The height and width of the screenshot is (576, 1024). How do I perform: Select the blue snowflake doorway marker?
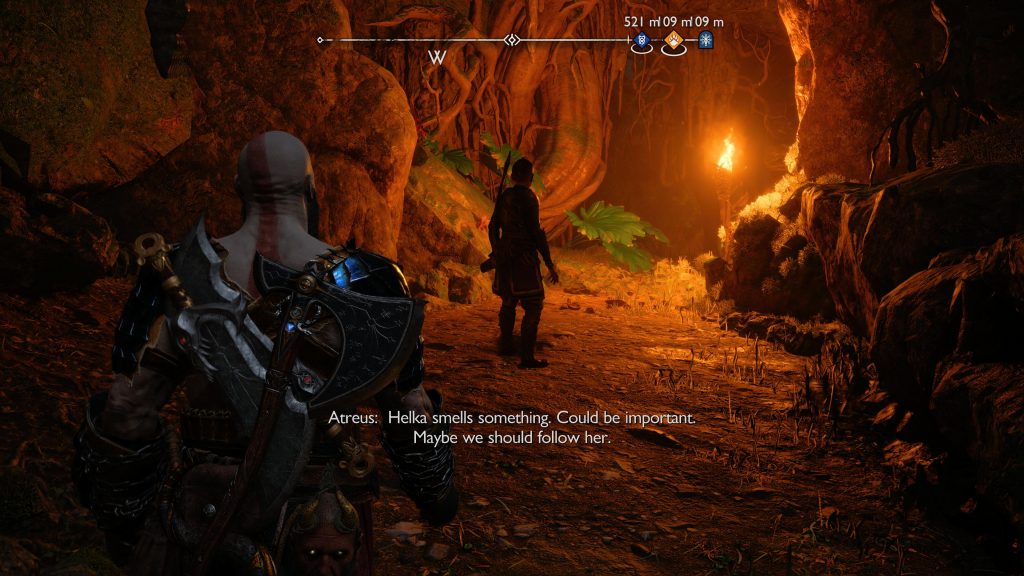pyautogui.click(x=706, y=41)
